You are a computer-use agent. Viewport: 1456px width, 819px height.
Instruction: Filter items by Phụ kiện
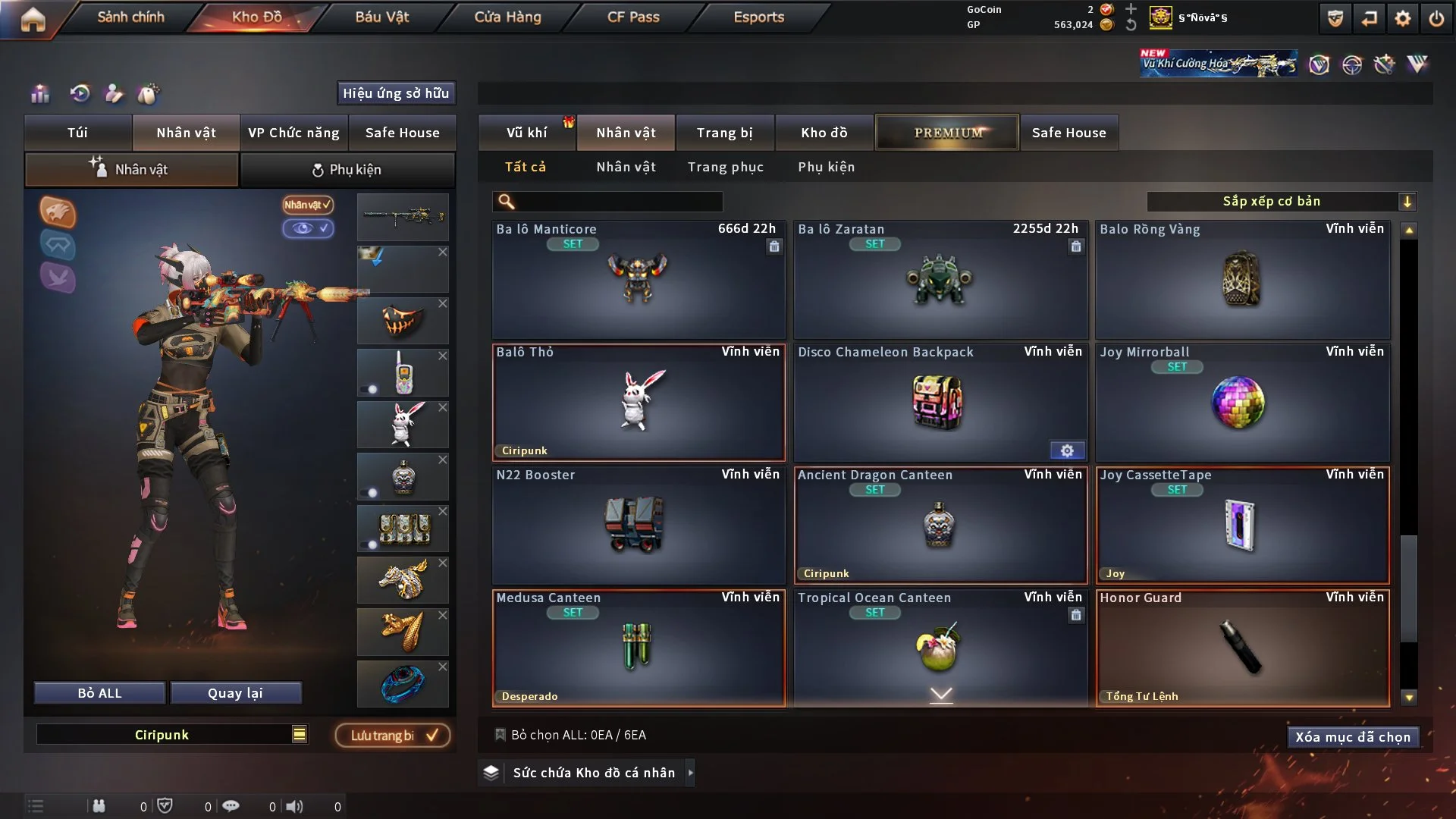(x=826, y=167)
